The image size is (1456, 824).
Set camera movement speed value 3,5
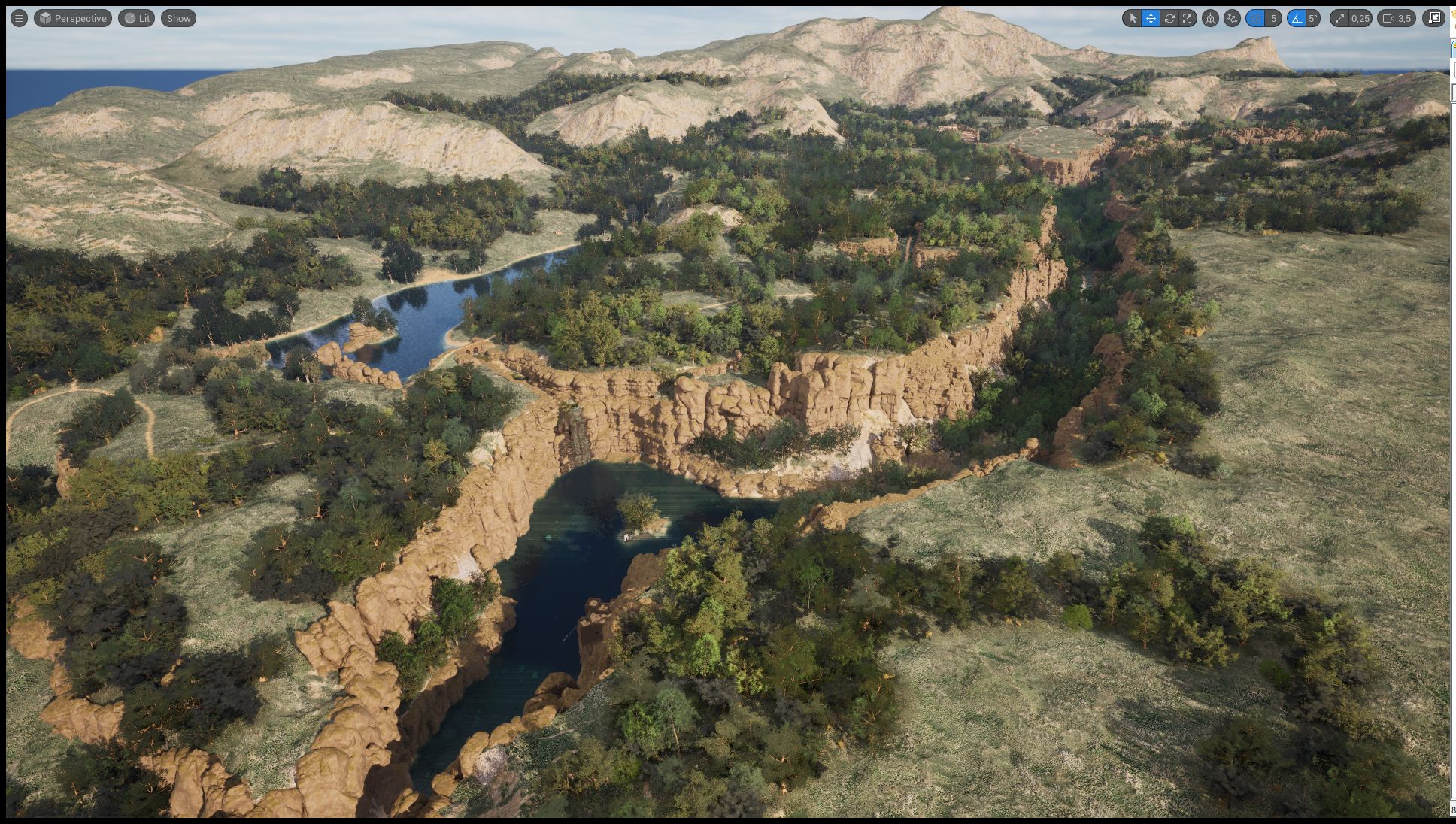tap(1406, 18)
